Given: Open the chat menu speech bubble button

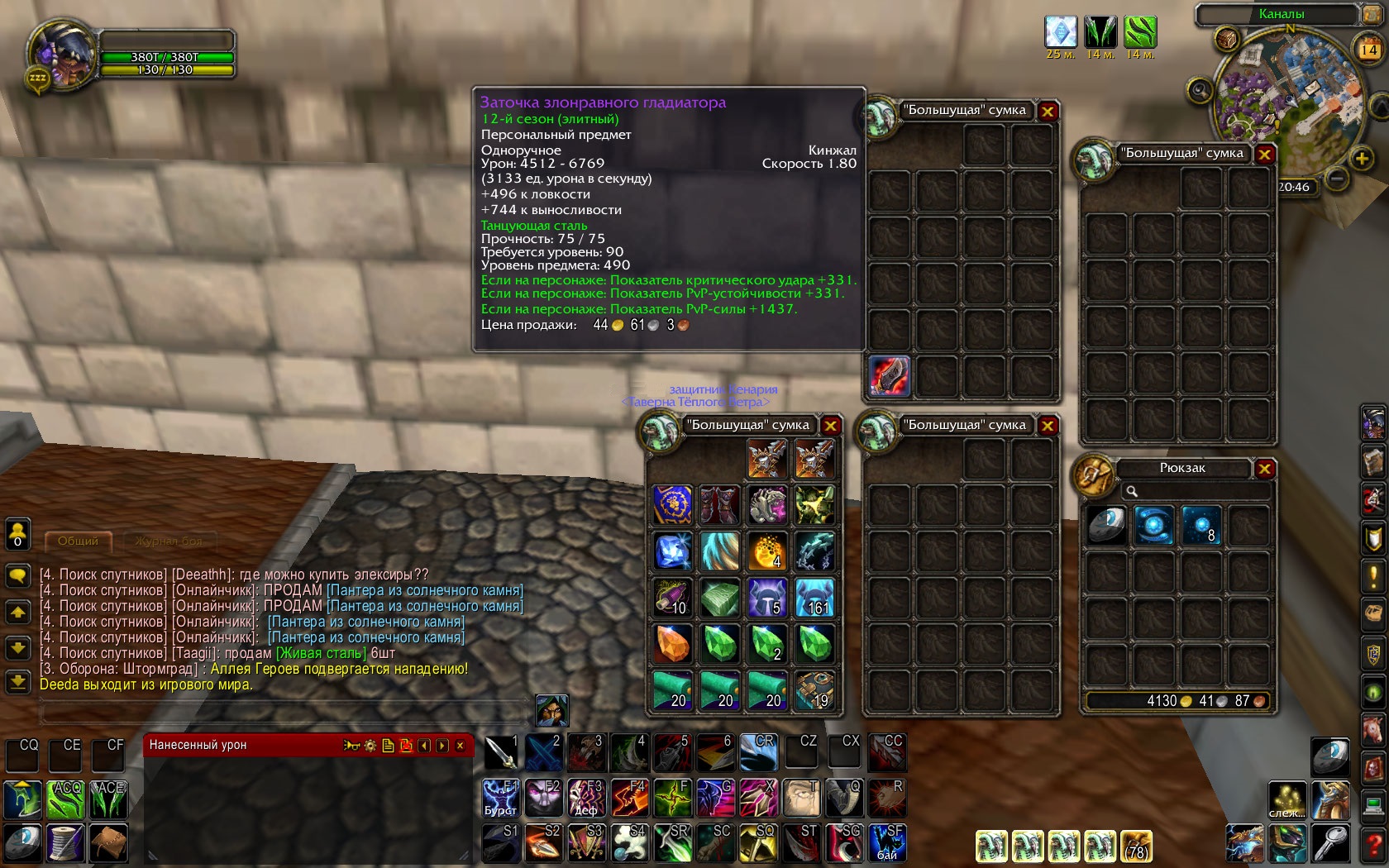Looking at the screenshot, I should coord(17,575).
